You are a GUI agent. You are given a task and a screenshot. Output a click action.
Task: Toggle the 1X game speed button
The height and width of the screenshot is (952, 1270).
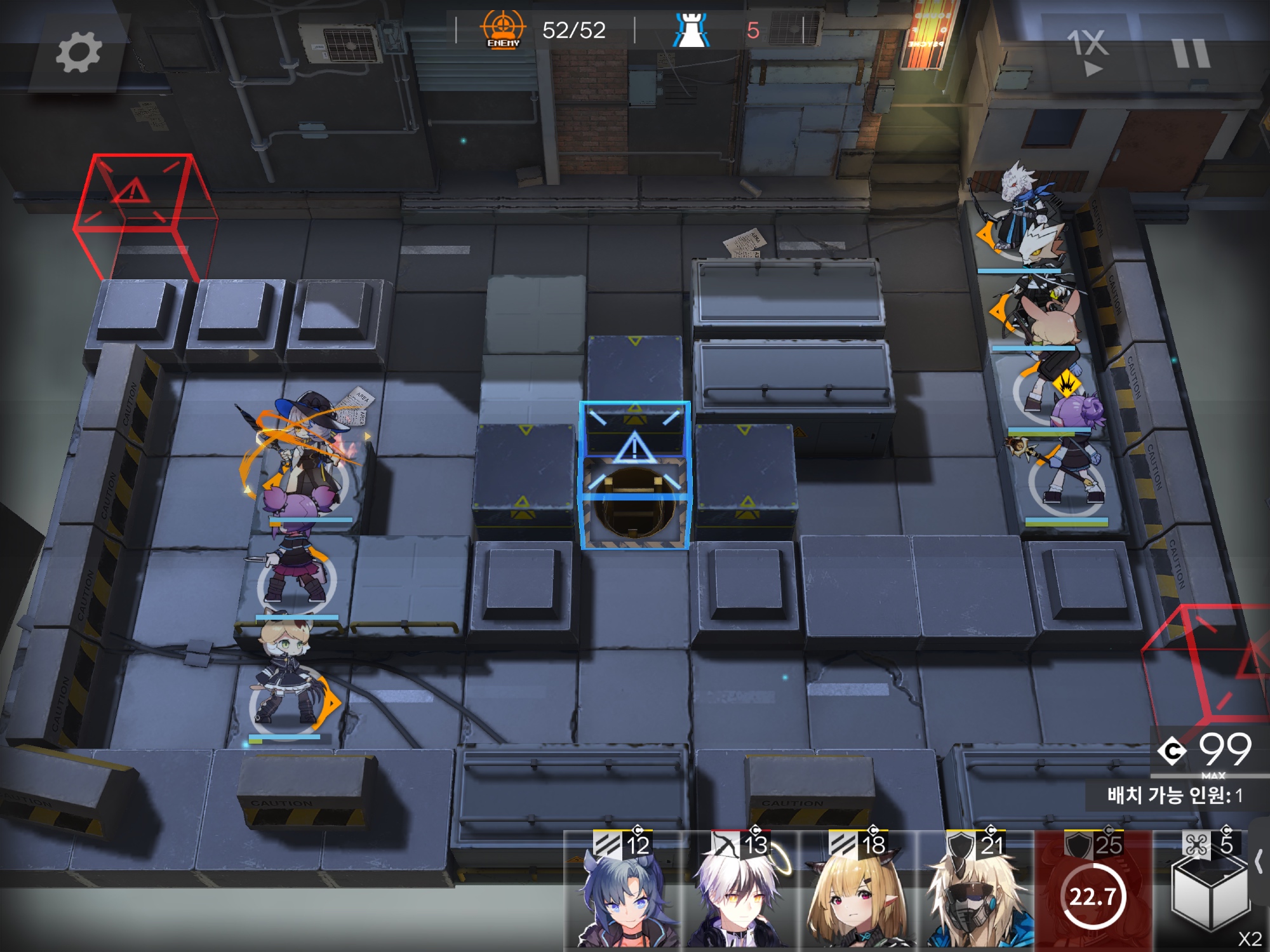tap(1088, 52)
